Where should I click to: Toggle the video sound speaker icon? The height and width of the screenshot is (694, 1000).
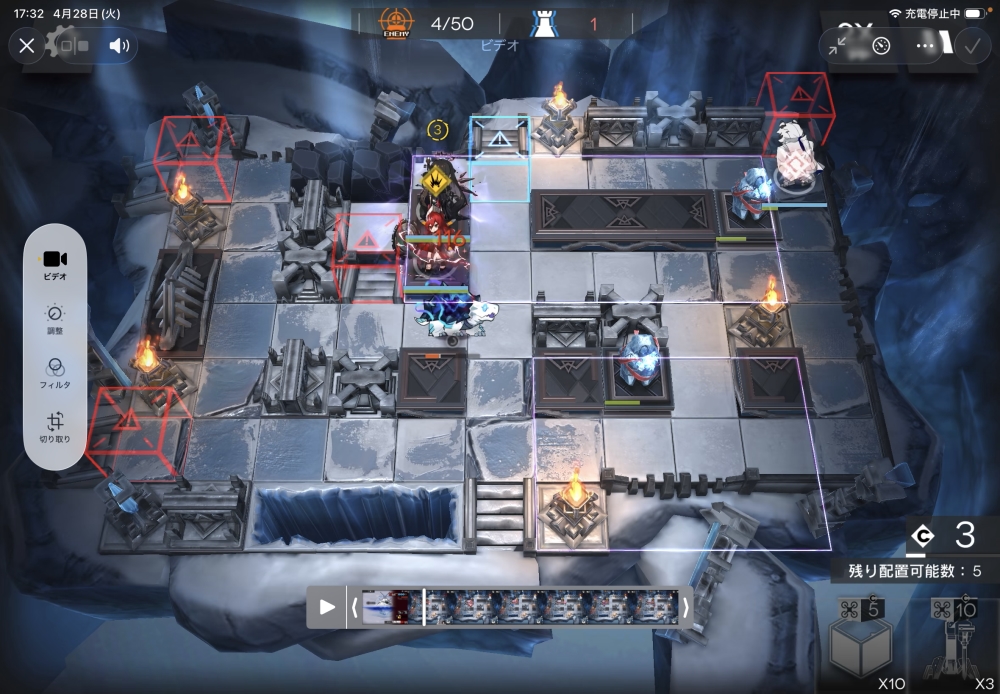tap(119, 45)
